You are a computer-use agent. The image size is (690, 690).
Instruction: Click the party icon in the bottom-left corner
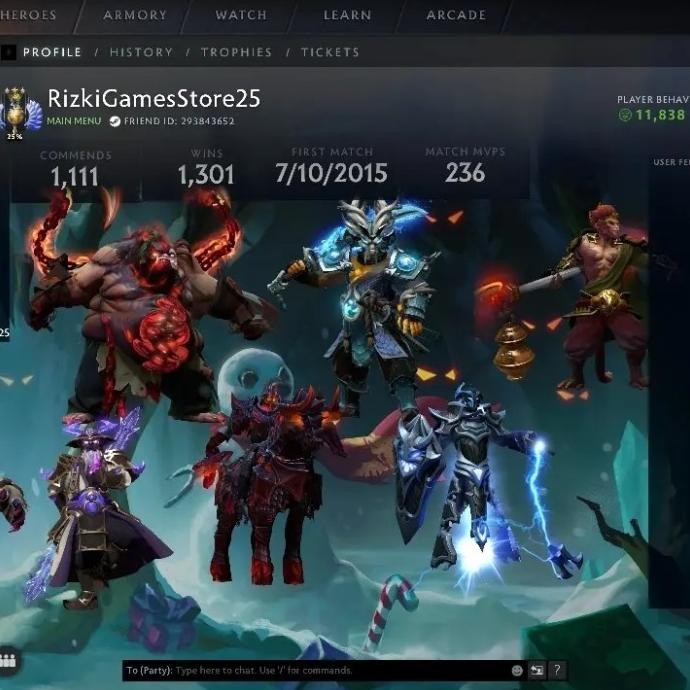(9, 661)
